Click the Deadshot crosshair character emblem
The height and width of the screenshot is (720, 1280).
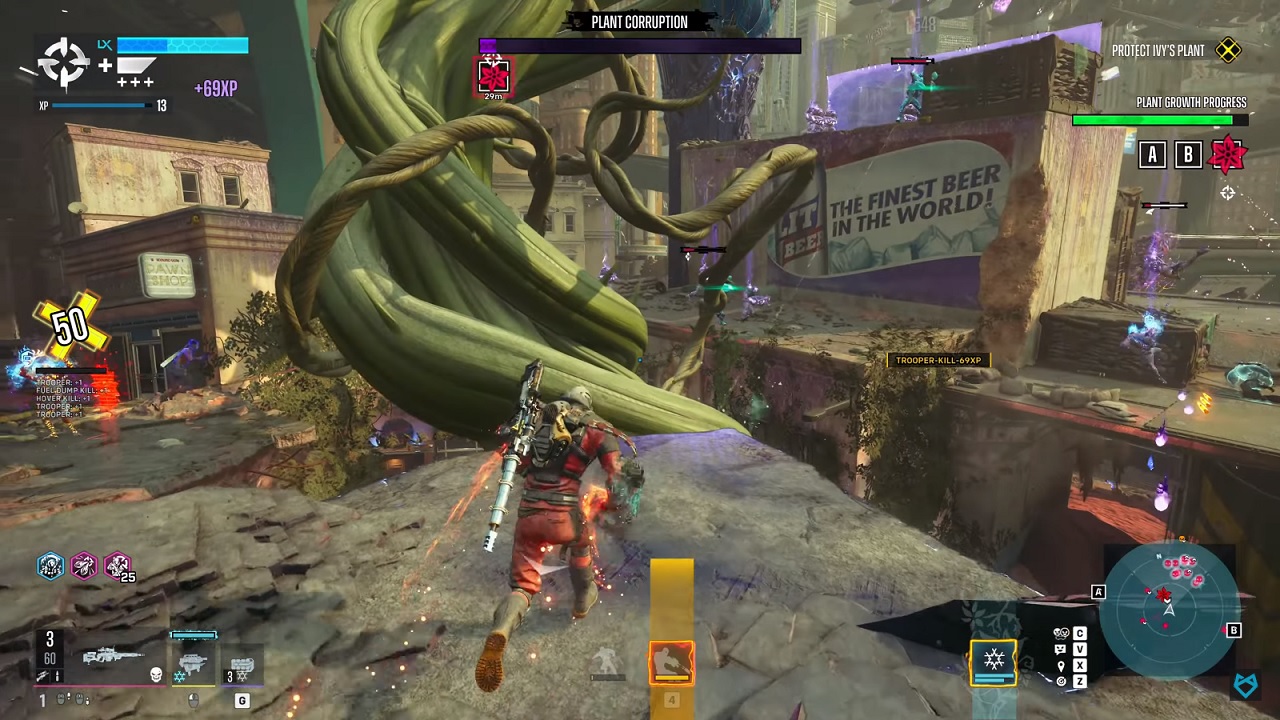(63, 64)
